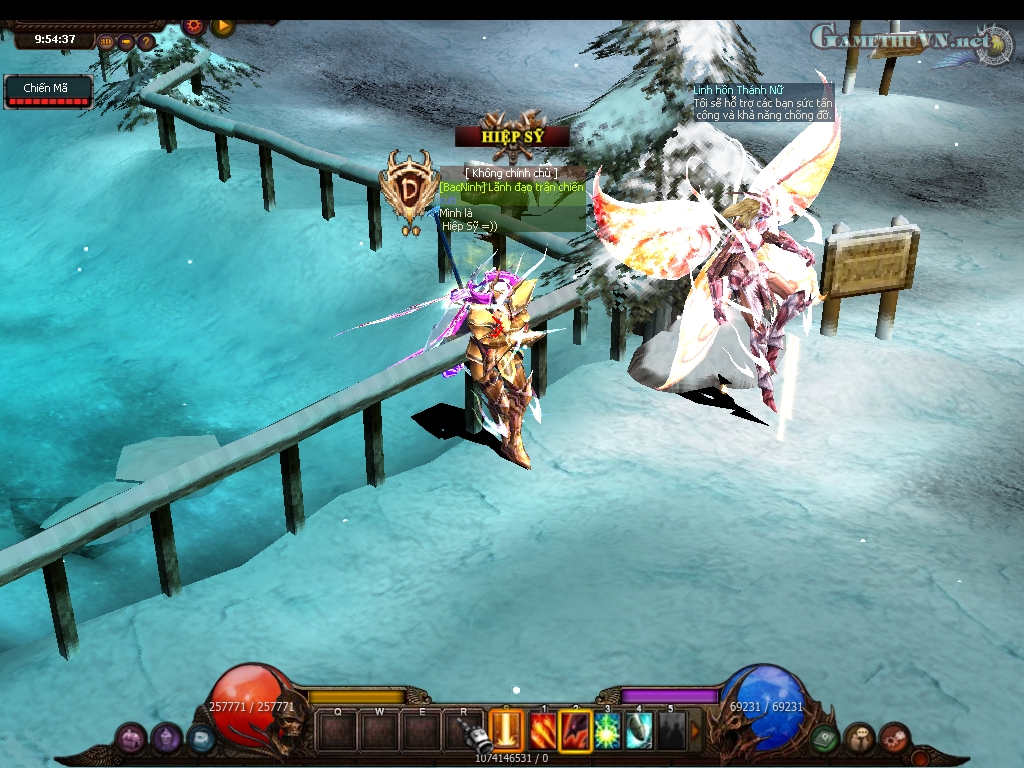Click the yellow play arrow button
Viewport: 1024px width, 768px height.
tap(222, 25)
